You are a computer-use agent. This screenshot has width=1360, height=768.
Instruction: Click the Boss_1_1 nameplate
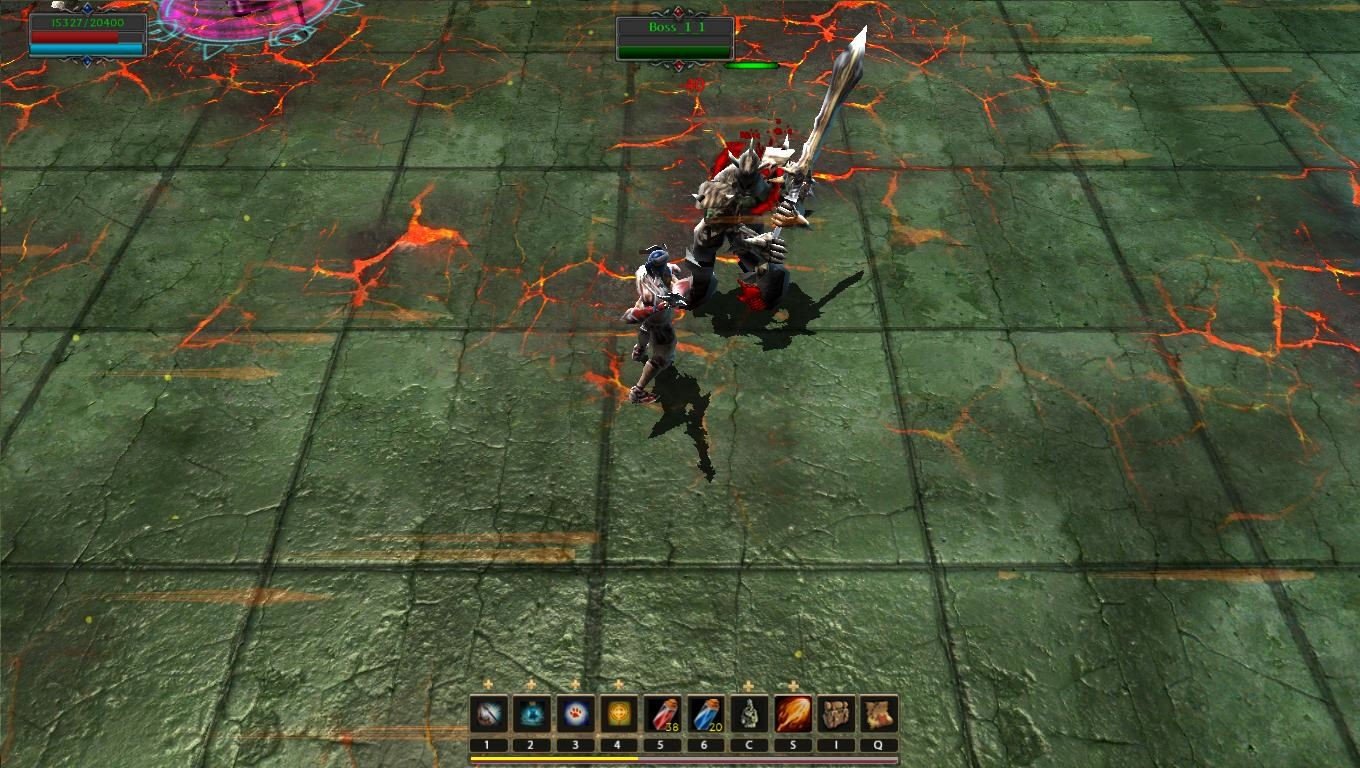pos(675,29)
